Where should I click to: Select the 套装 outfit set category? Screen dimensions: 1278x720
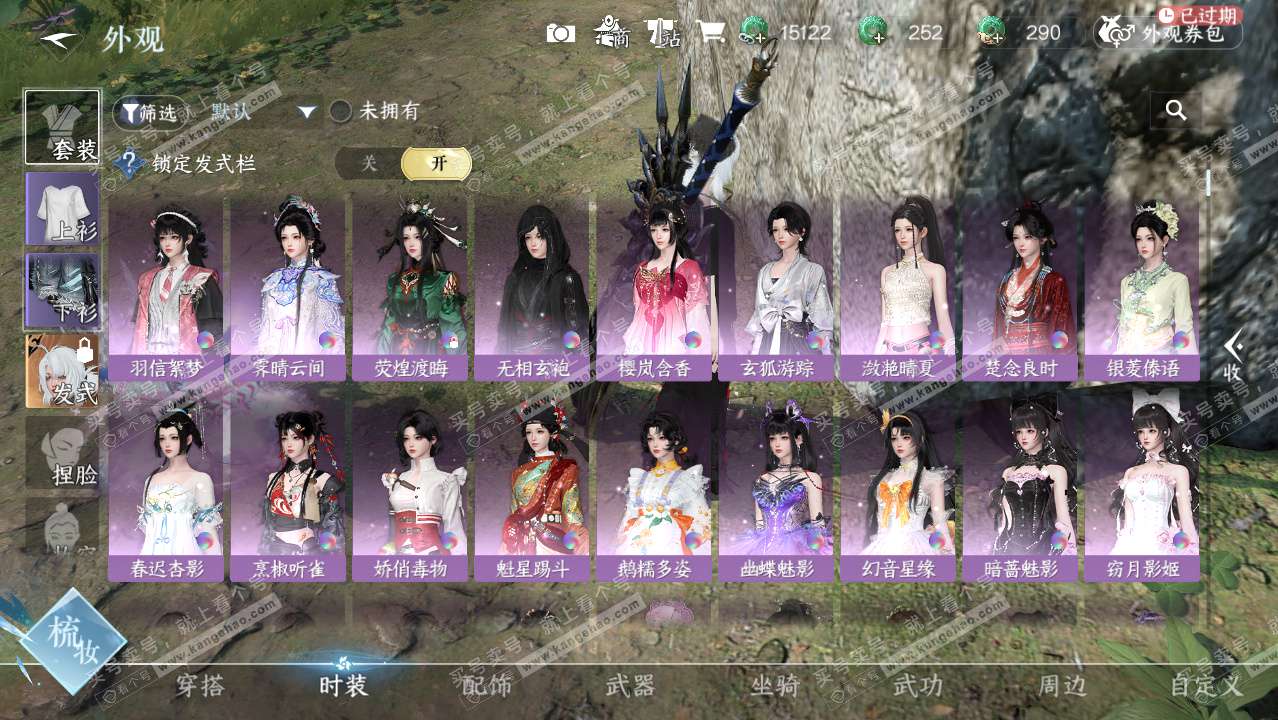click(62, 128)
